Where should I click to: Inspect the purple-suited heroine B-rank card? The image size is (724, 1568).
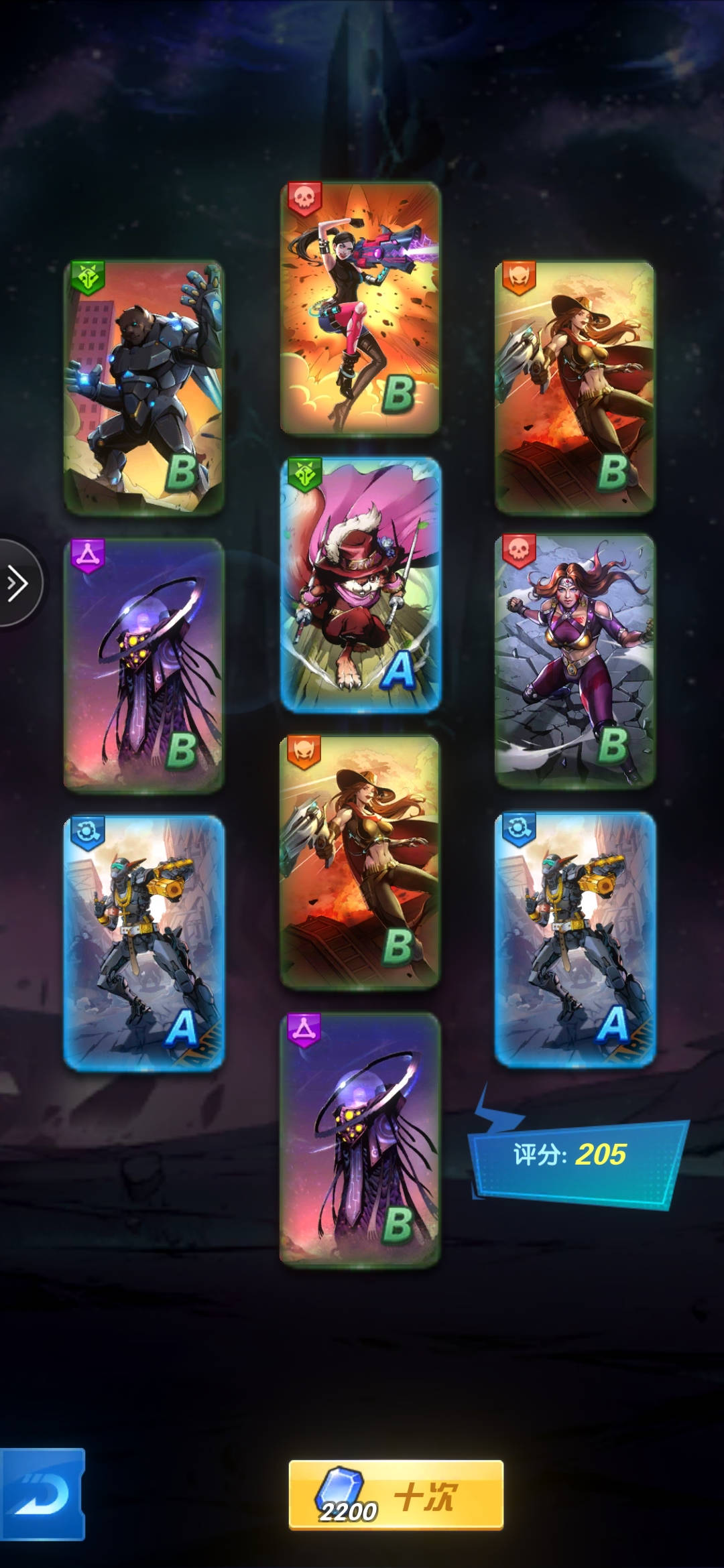click(575, 660)
